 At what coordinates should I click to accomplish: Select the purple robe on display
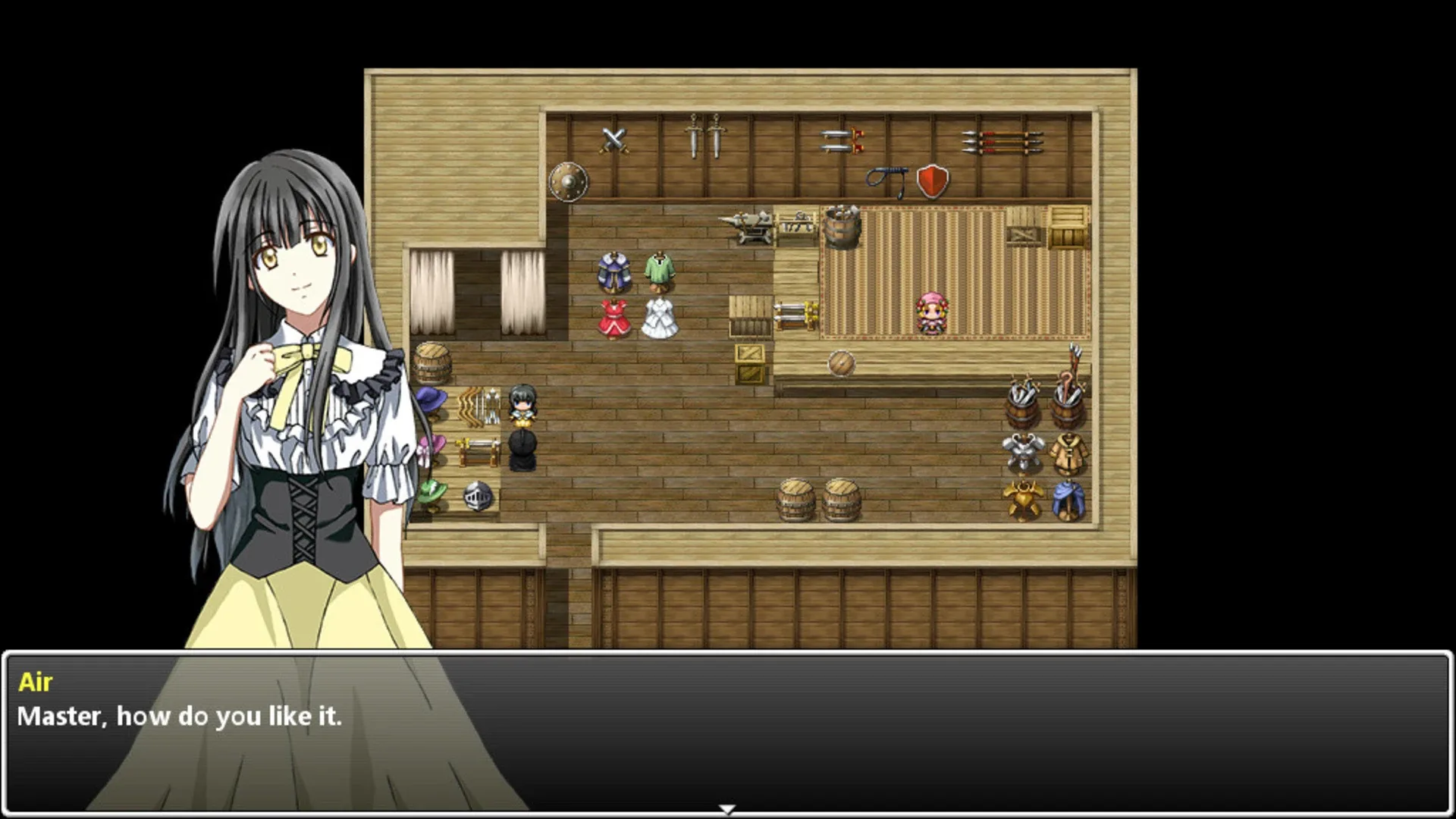click(614, 270)
